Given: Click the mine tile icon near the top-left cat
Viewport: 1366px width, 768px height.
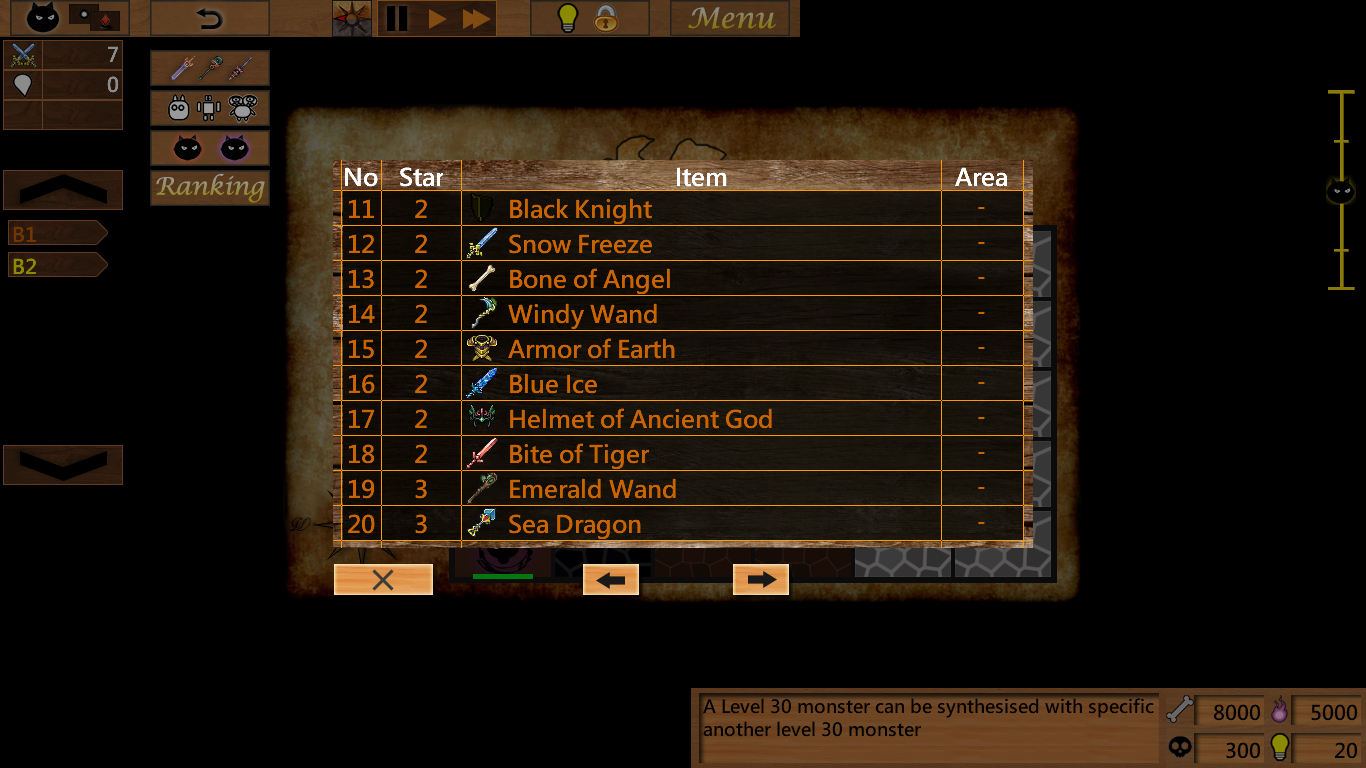Looking at the screenshot, I should [x=94, y=17].
